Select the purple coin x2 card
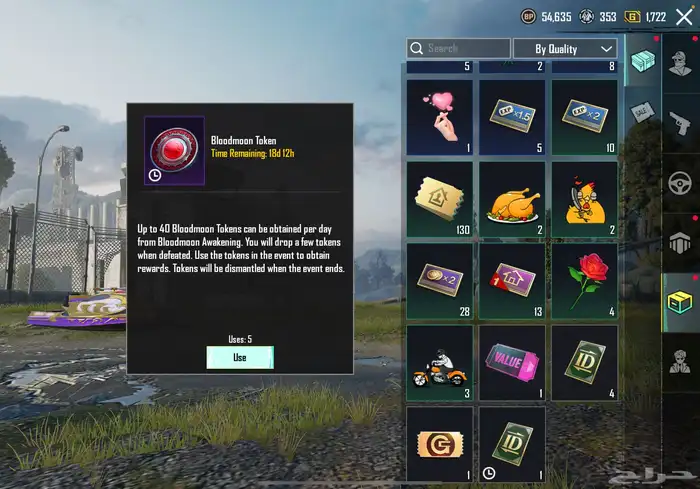This screenshot has width=700, height=489. point(439,282)
